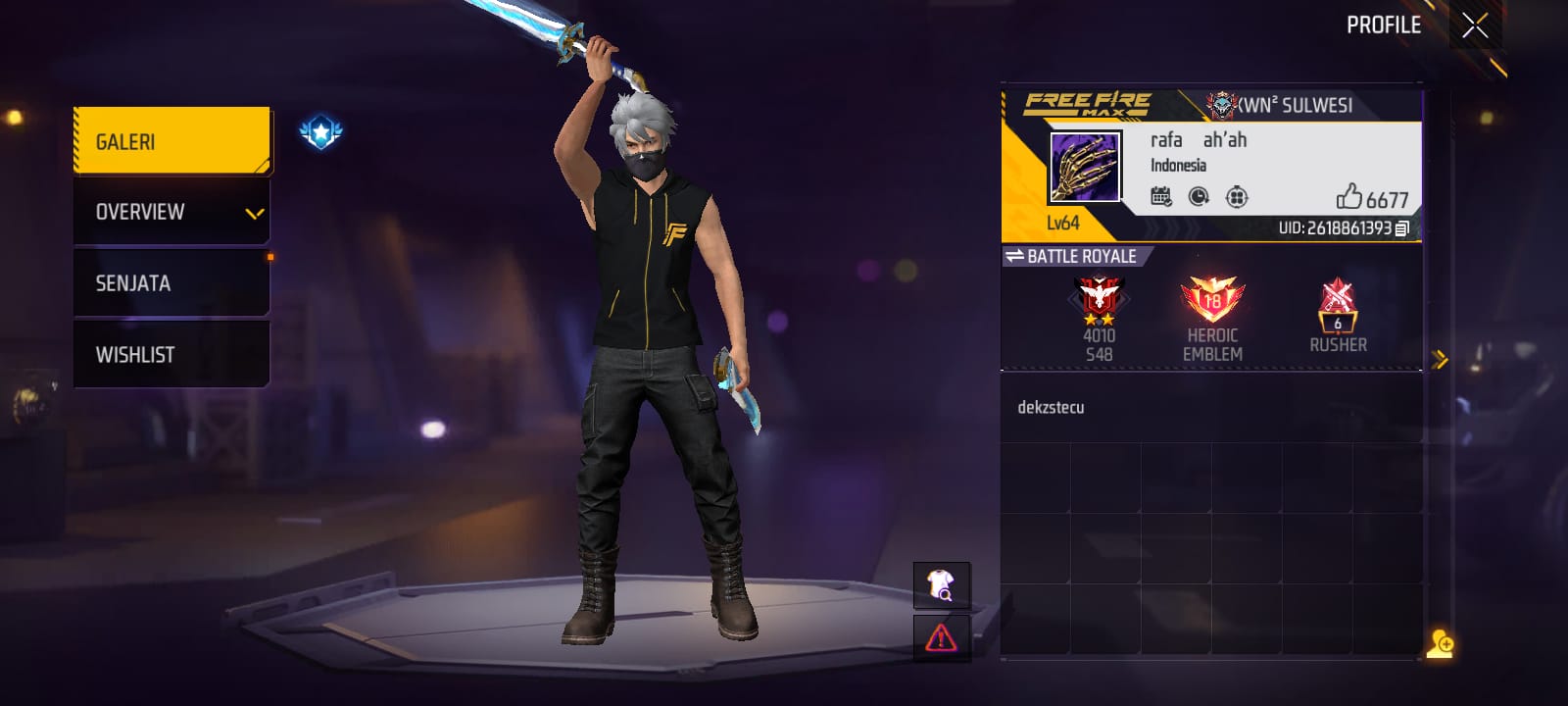This screenshot has width=1568, height=706.
Task: Open the skeleton hand avatar picture
Action: coord(1084,168)
